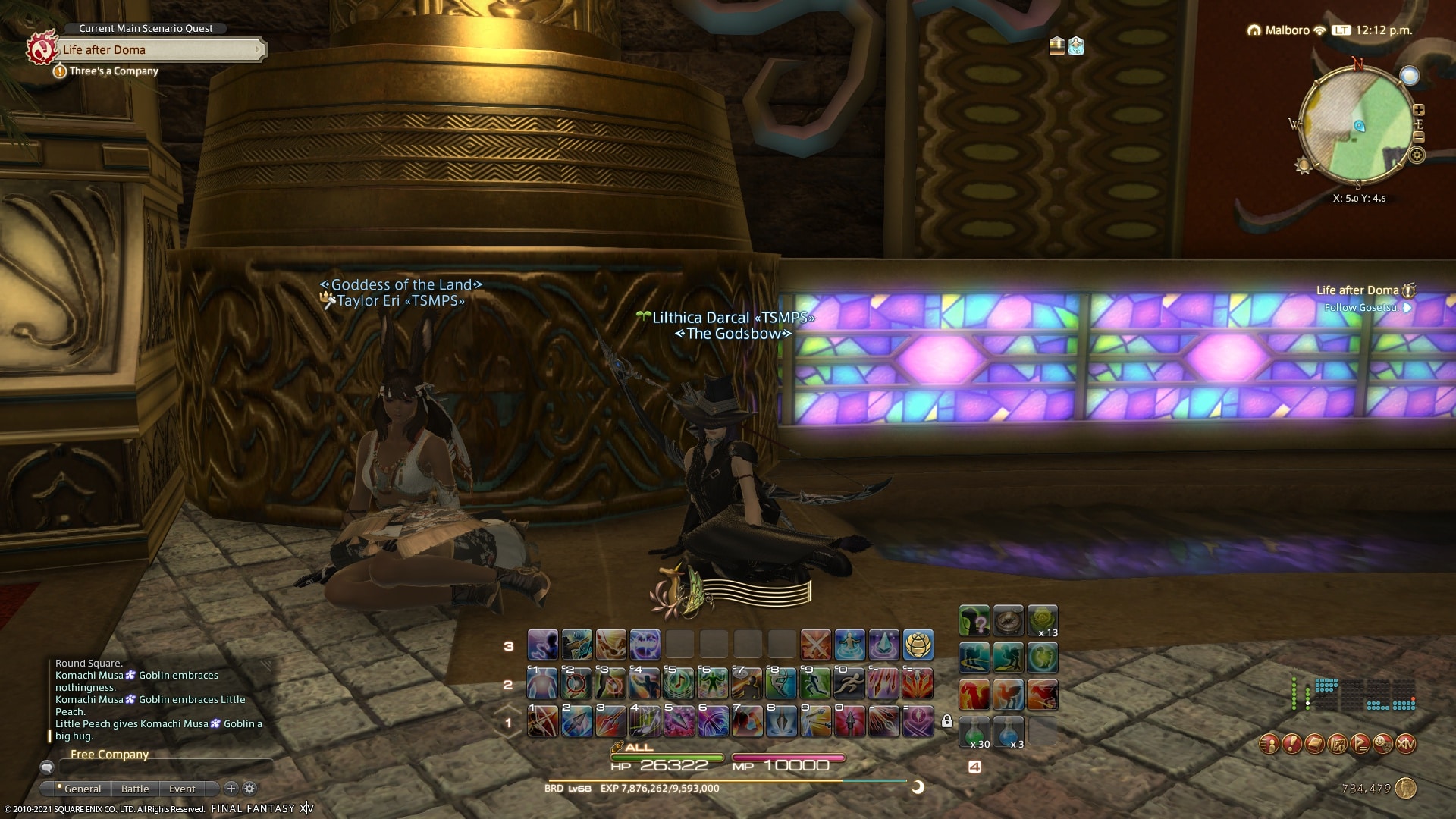Image resolution: width=1456 pixels, height=819 pixels.
Task: Use the blue potion with 3 stacks
Action: click(x=1009, y=732)
